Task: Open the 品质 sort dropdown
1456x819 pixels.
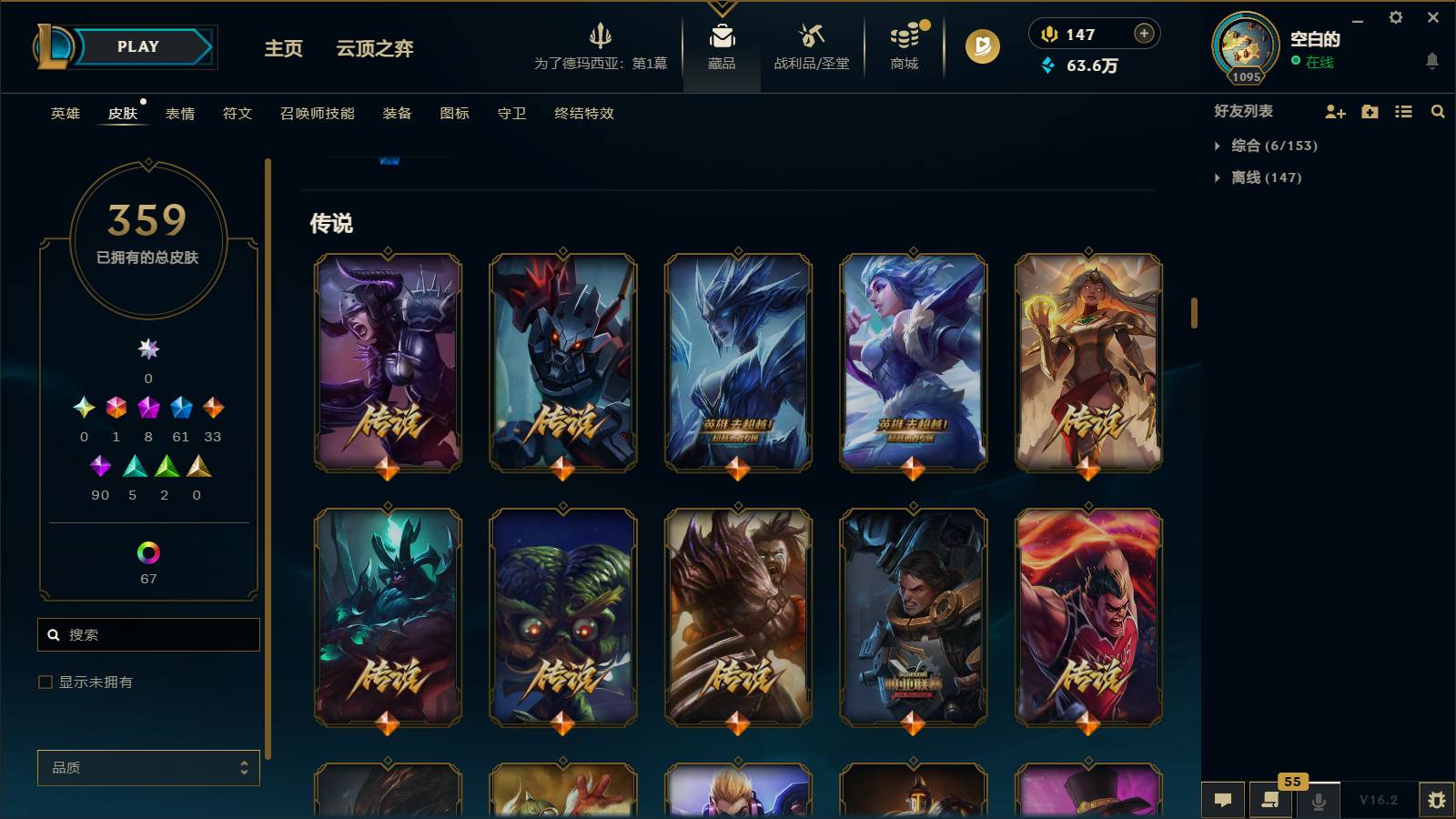Action: coord(147,768)
